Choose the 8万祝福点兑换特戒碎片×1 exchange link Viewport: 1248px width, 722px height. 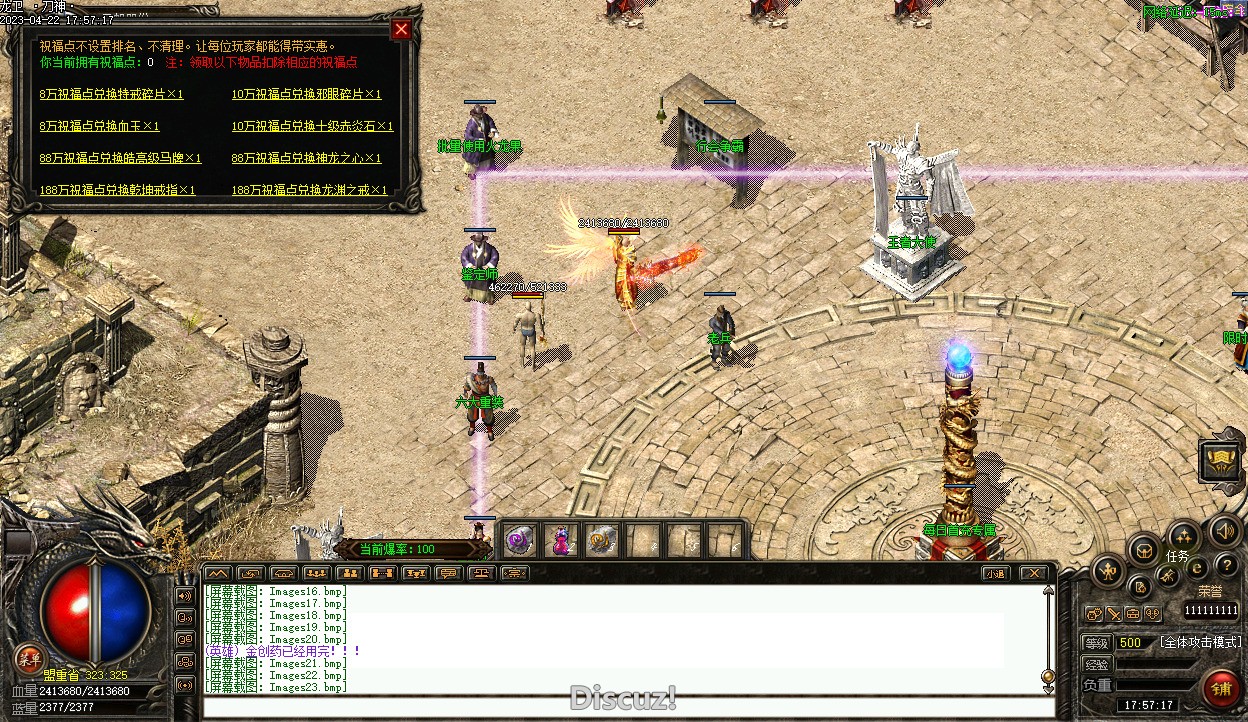pyautogui.click(x=111, y=94)
